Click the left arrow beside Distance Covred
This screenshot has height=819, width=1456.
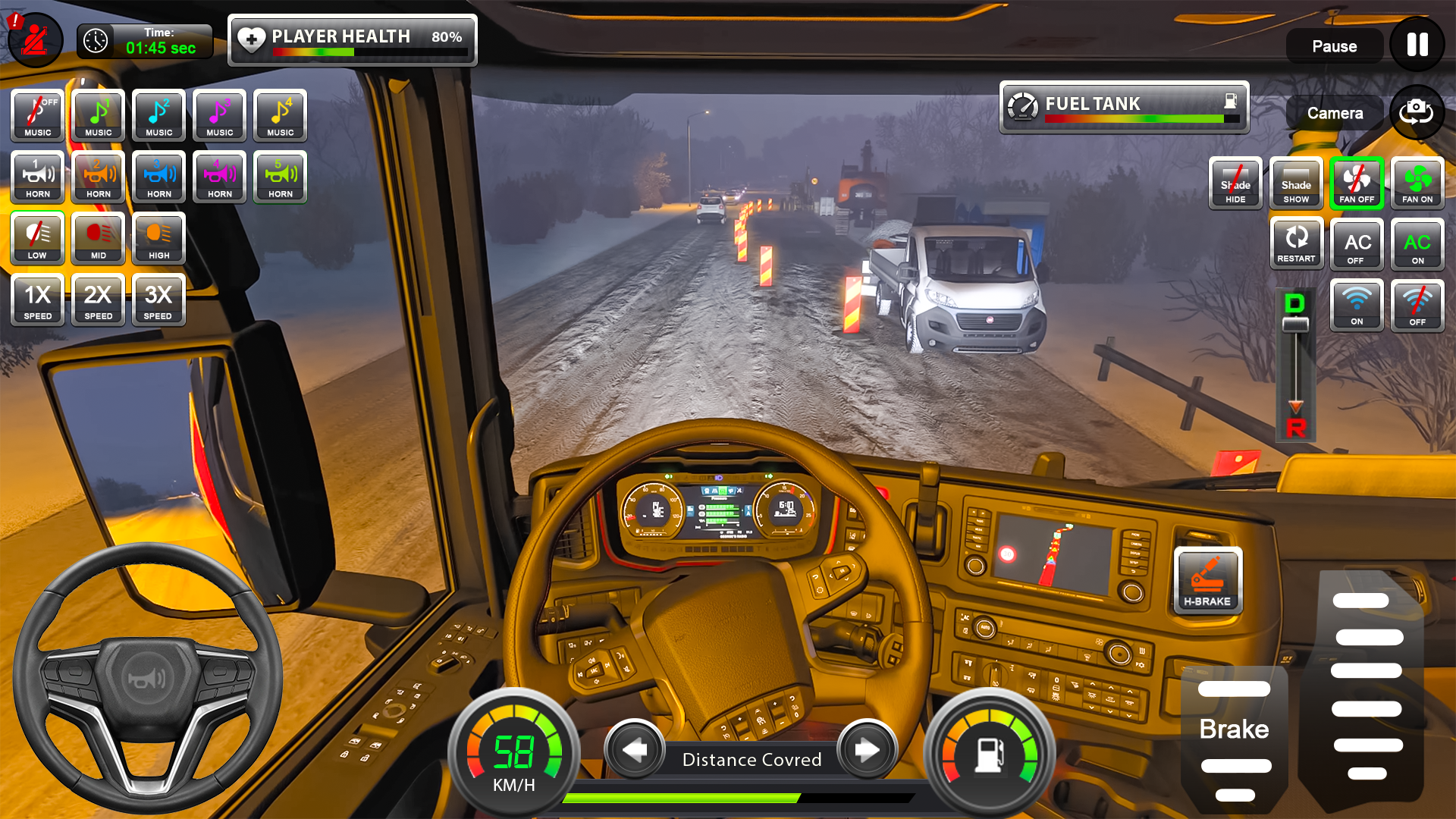(x=635, y=751)
